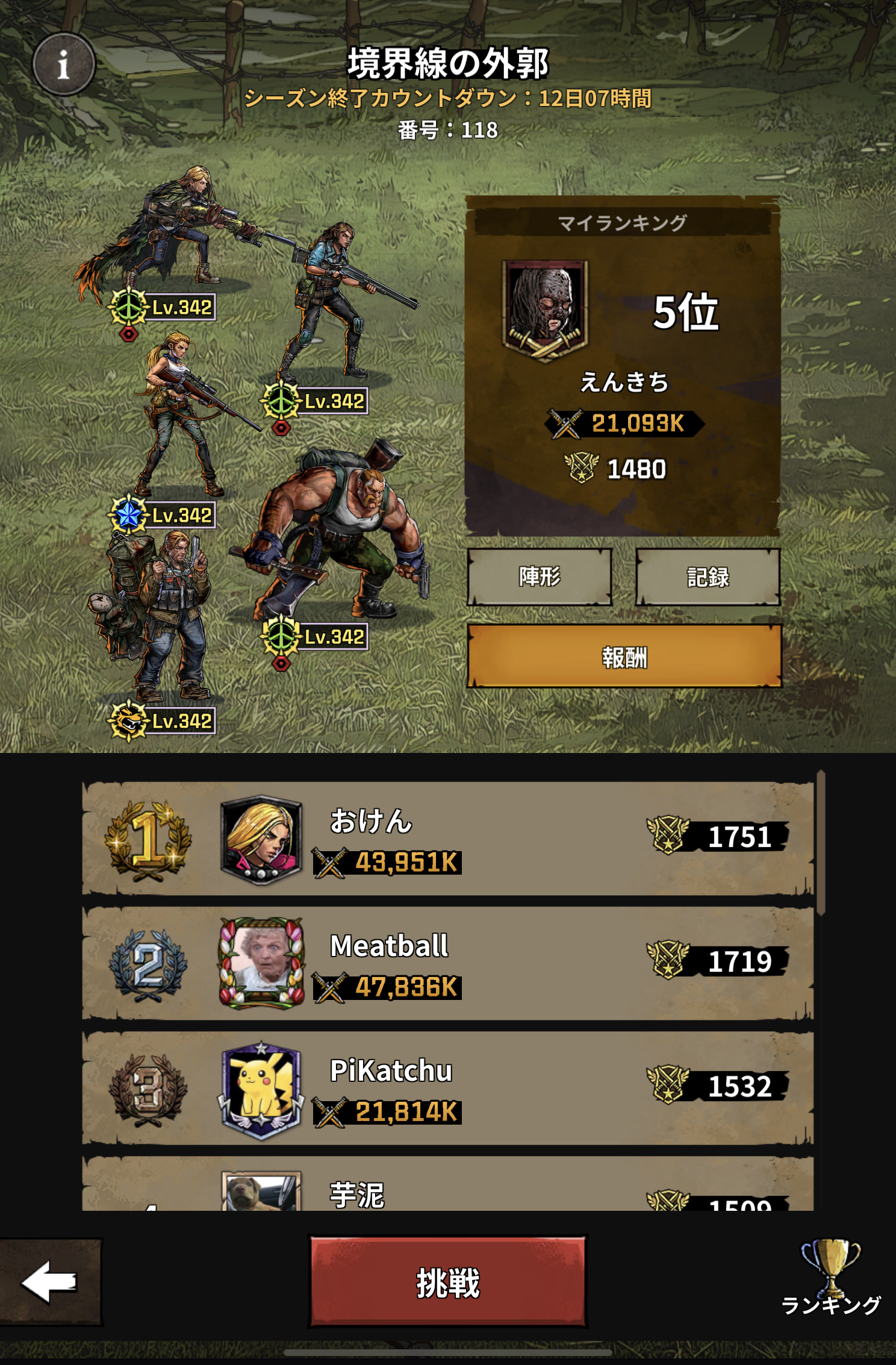Select the 芋泥 ranking row
The height and width of the screenshot is (1365, 896).
coord(447,1187)
